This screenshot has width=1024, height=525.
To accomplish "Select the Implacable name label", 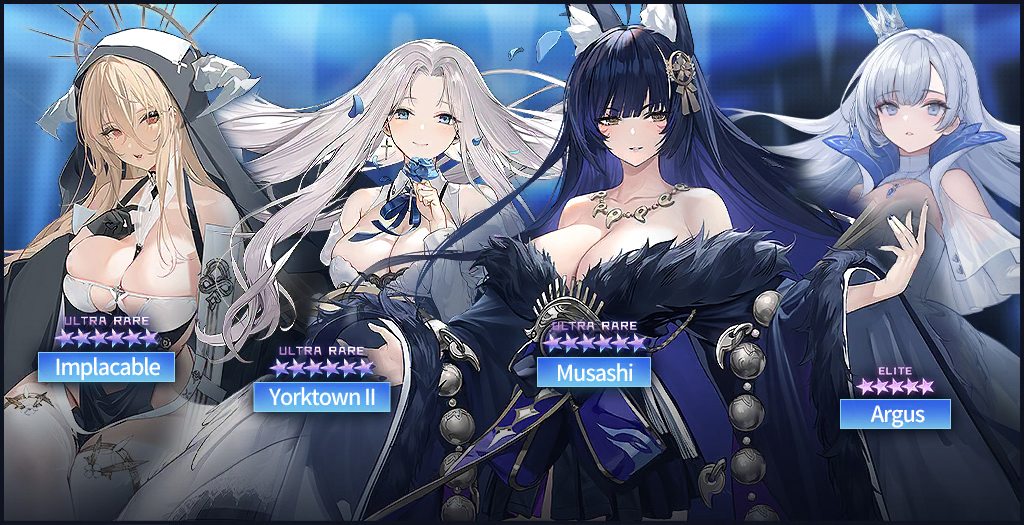I will pyautogui.click(x=107, y=367).
